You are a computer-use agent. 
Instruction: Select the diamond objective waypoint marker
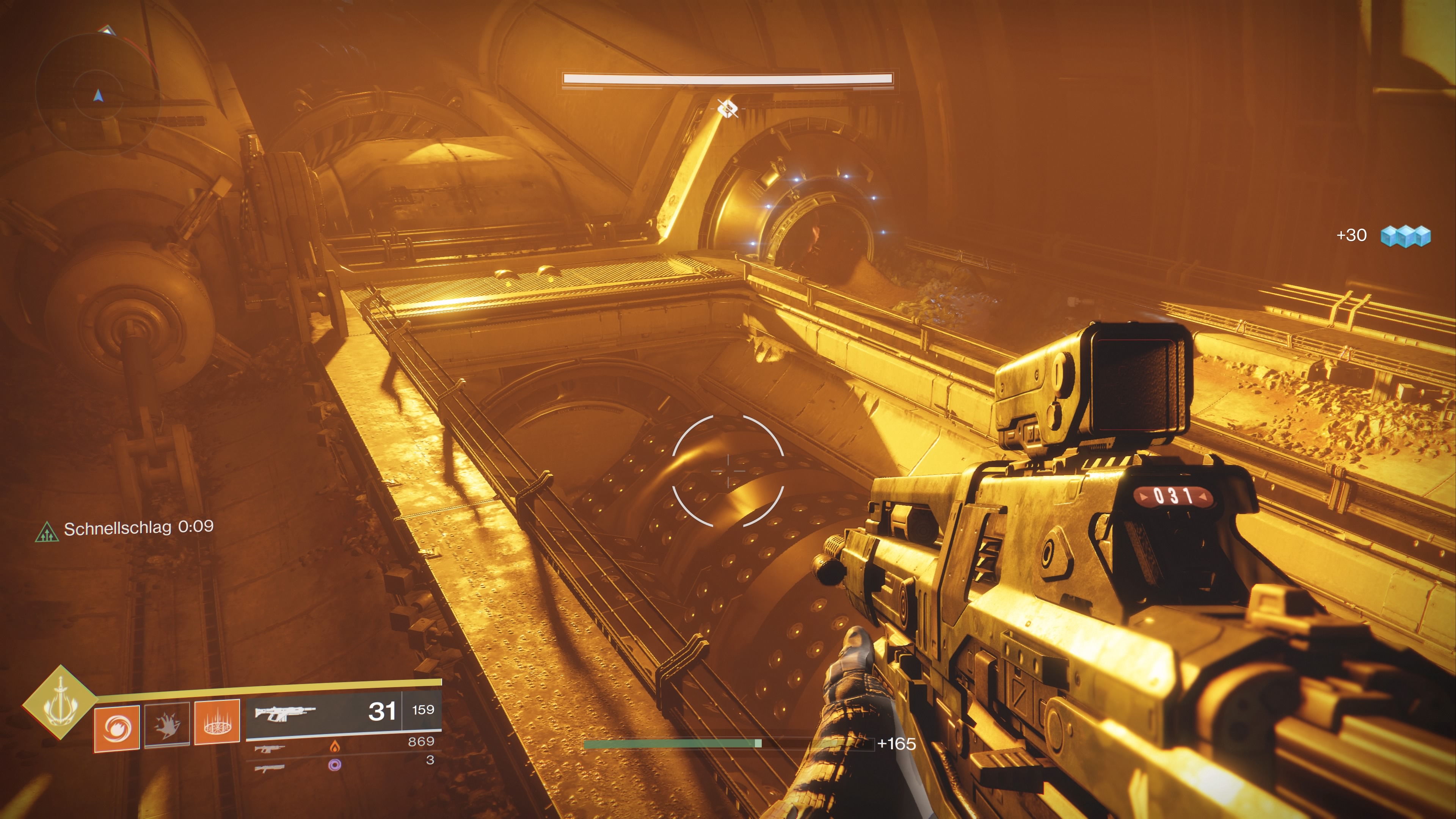728,108
